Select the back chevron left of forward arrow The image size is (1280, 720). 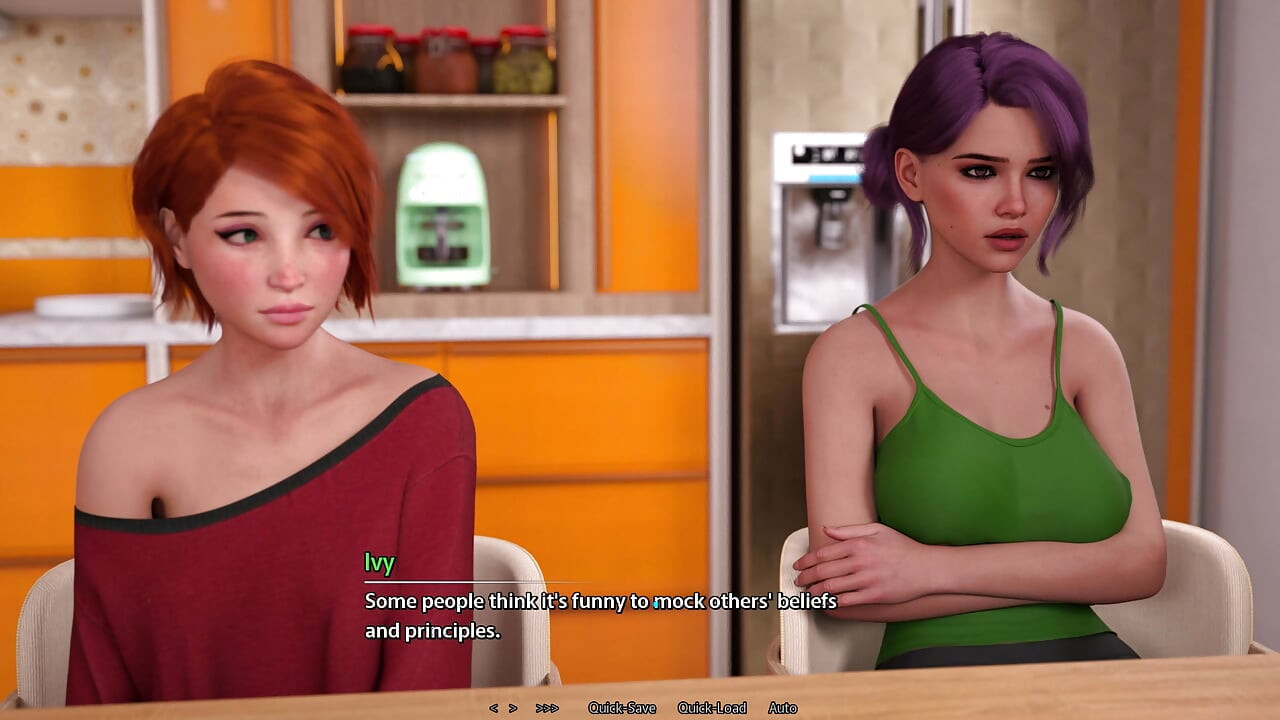click(493, 707)
